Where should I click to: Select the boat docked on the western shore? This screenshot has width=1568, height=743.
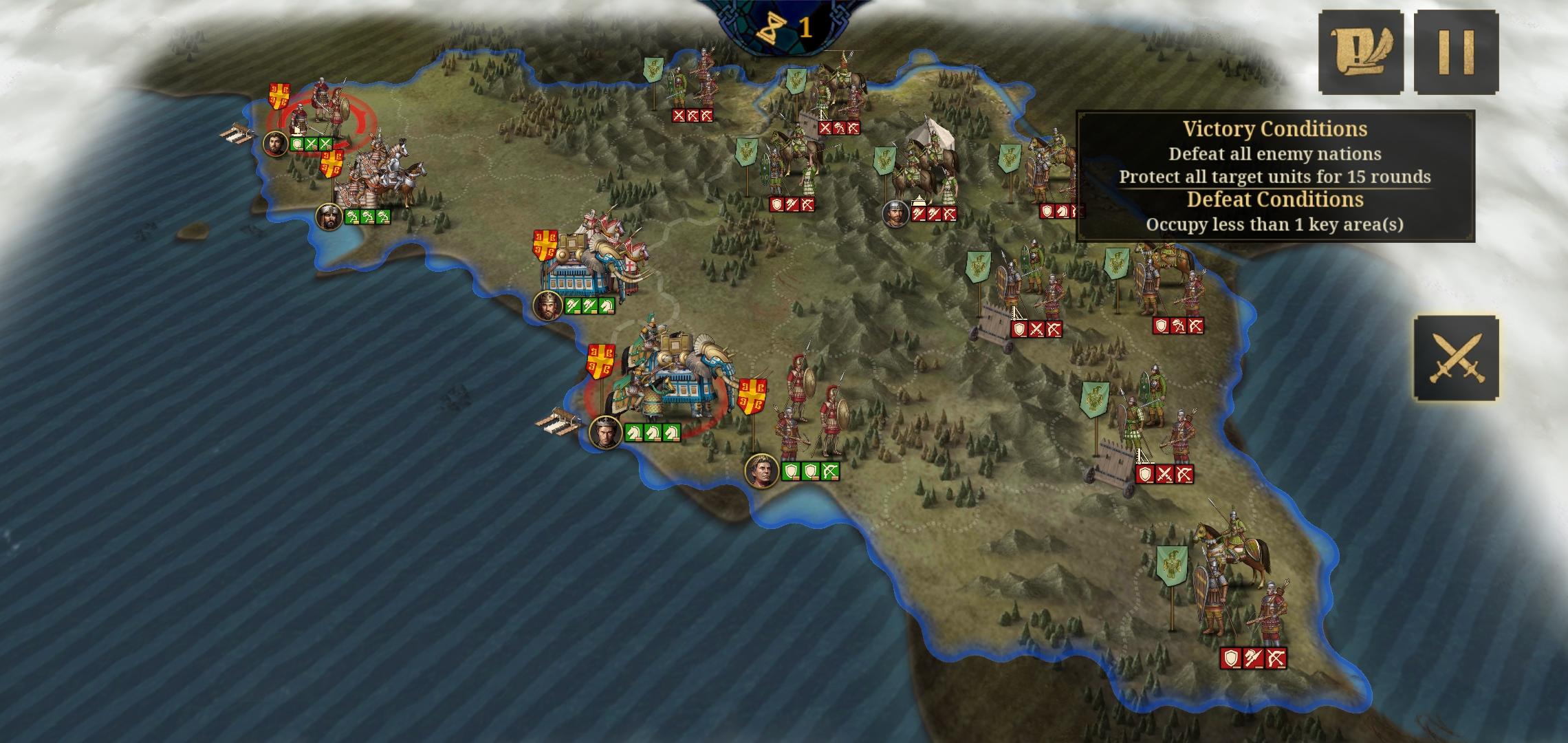237,132
